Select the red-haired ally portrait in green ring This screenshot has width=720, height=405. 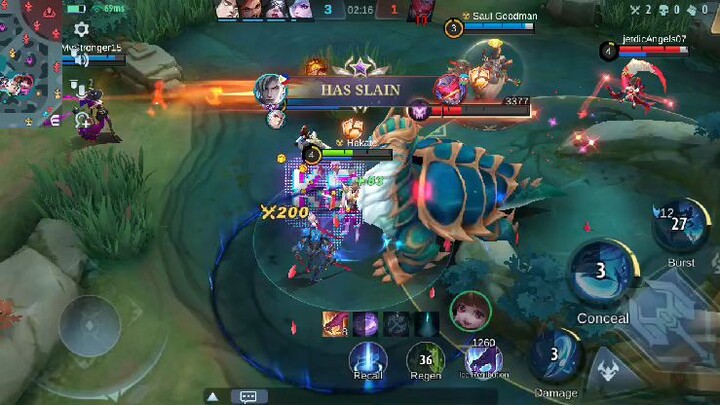[x=470, y=311]
